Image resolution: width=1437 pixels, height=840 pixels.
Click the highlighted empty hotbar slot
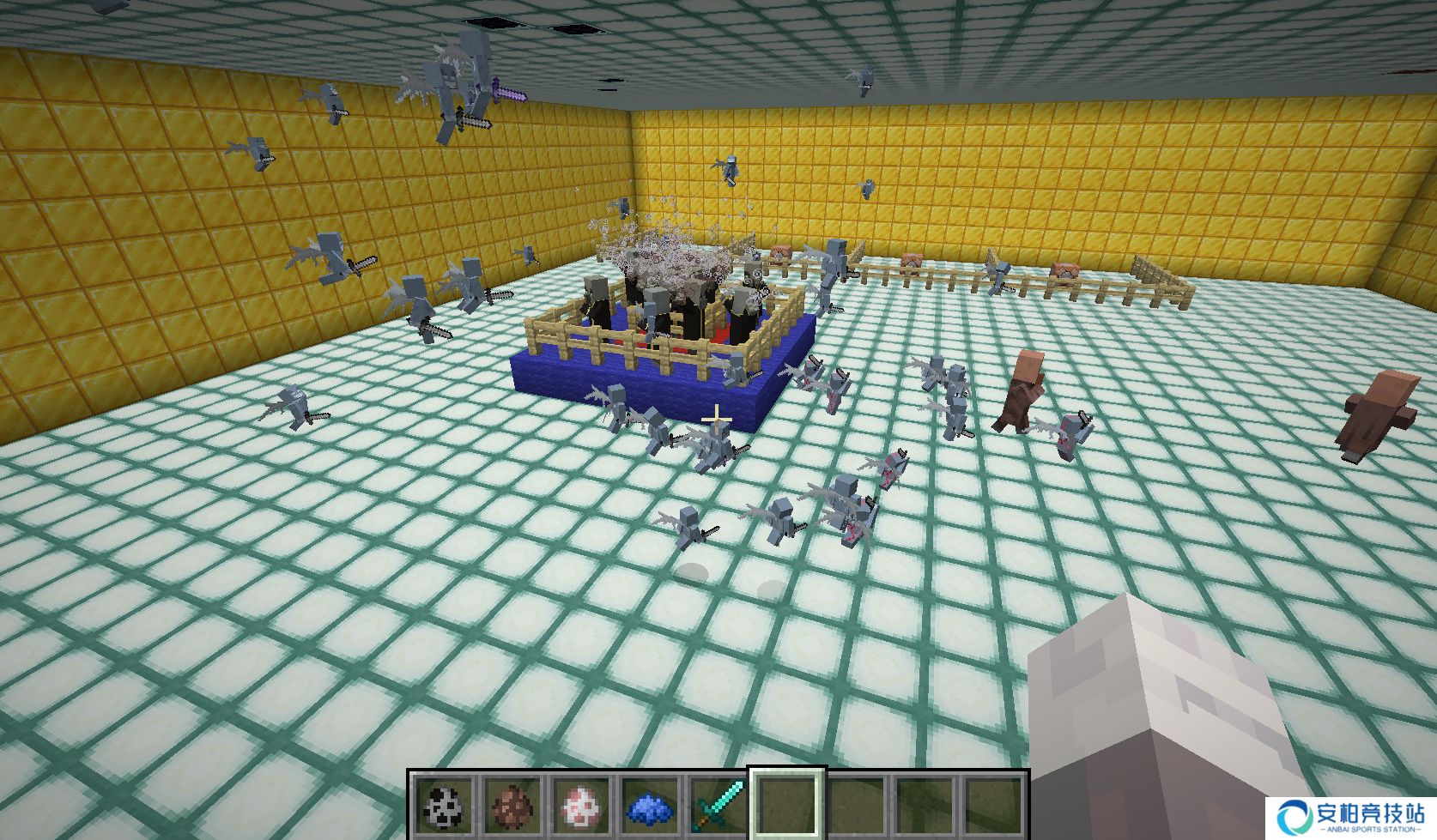[x=787, y=806]
